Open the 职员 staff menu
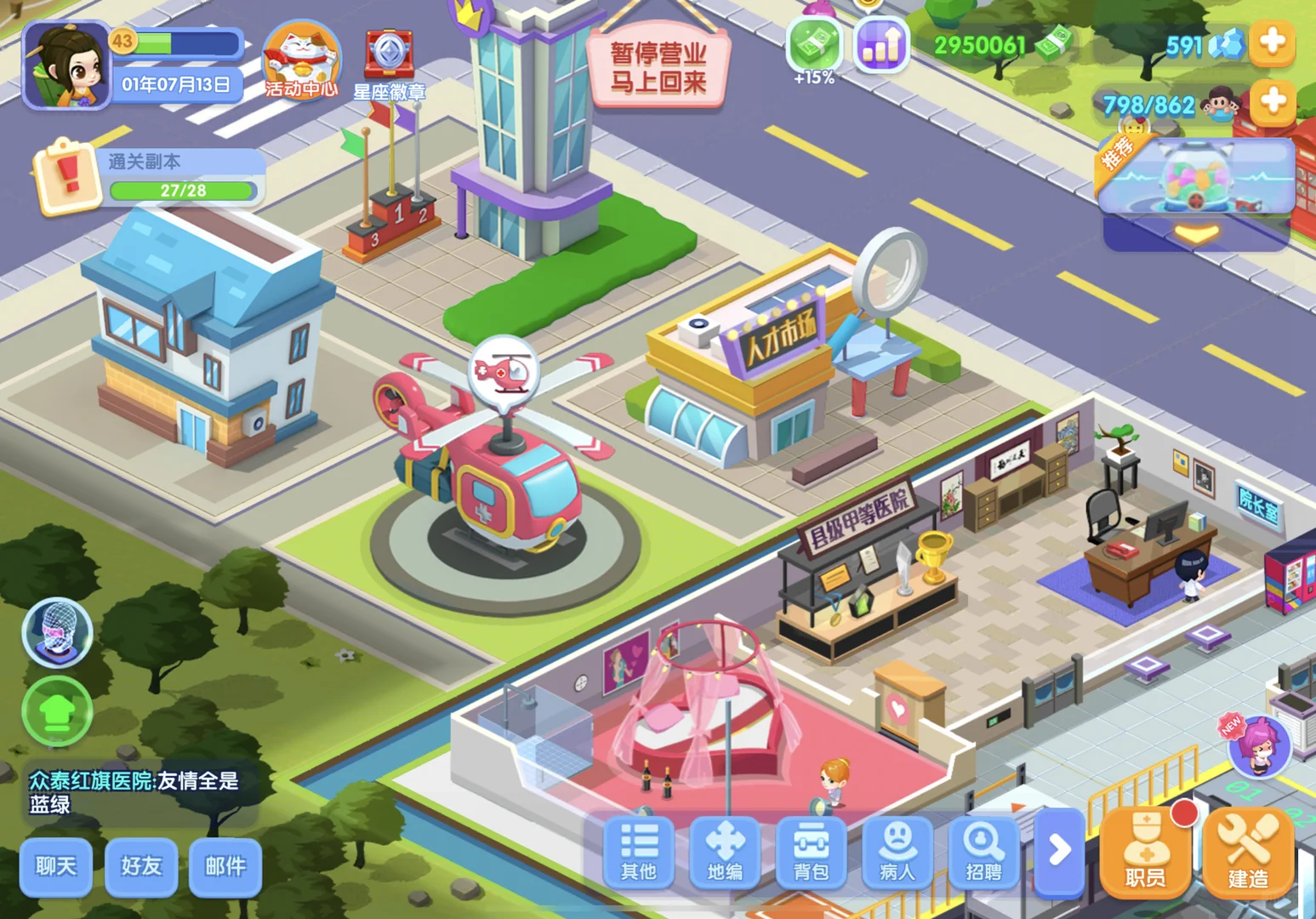 coord(1145,853)
